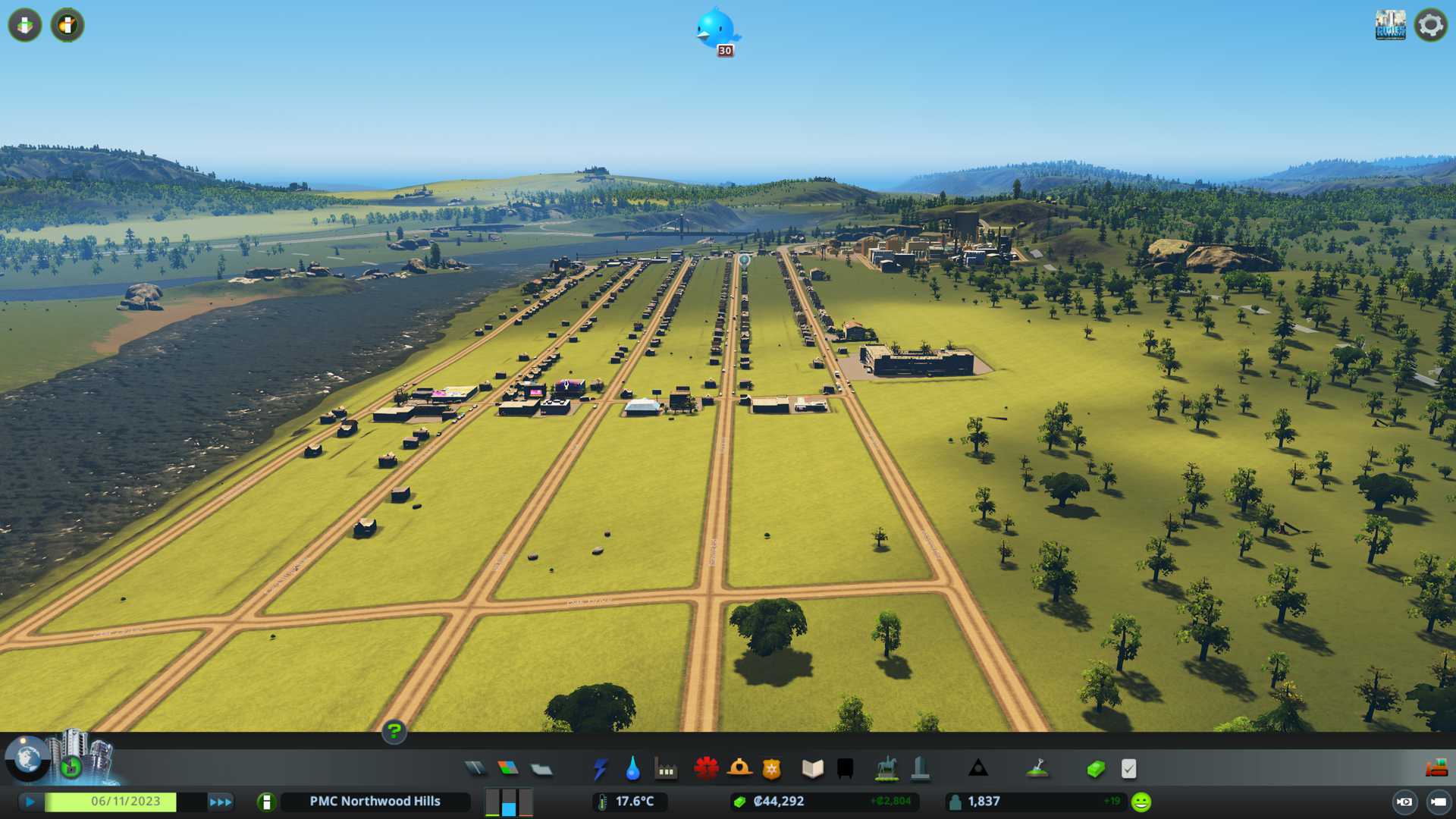Open the Healthcare red cross menu
The width and height of the screenshot is (1456, 819).
click(x=706, y=769)
